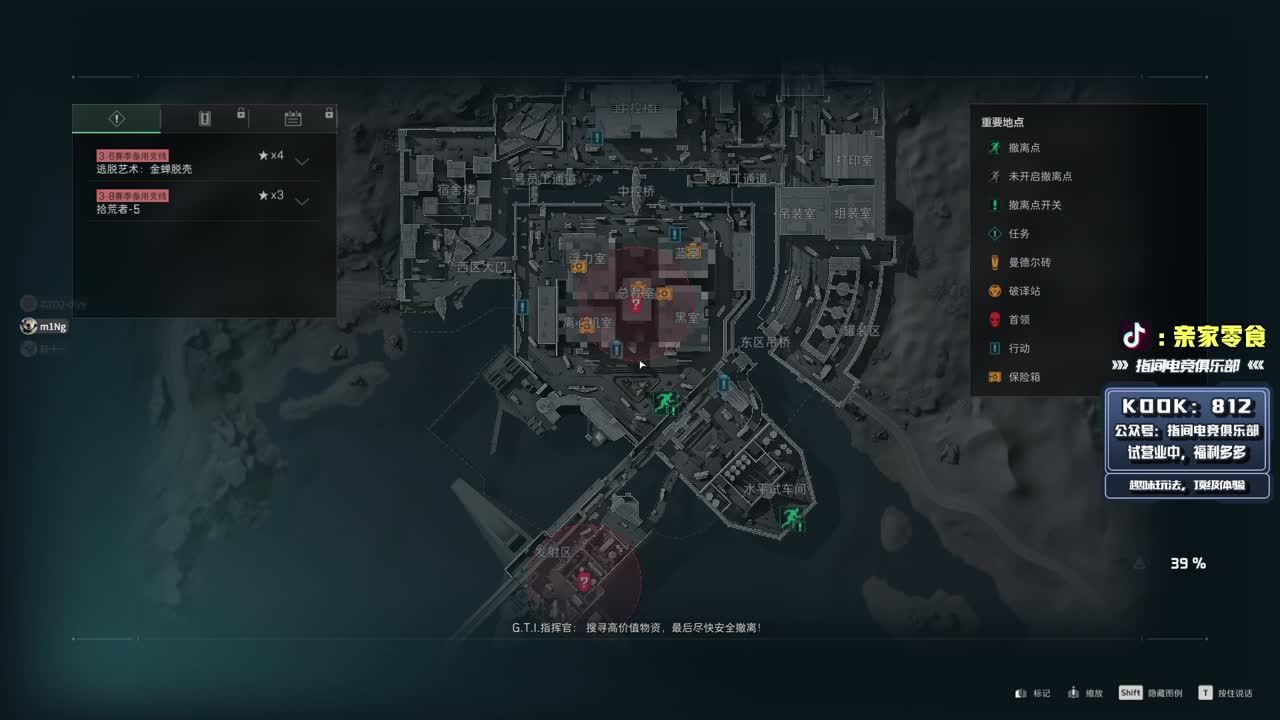Select the blue operation marker near 东区吊桥
Image resolution: width=1280 pixels, height=720 pixels.
pos(724,383)
